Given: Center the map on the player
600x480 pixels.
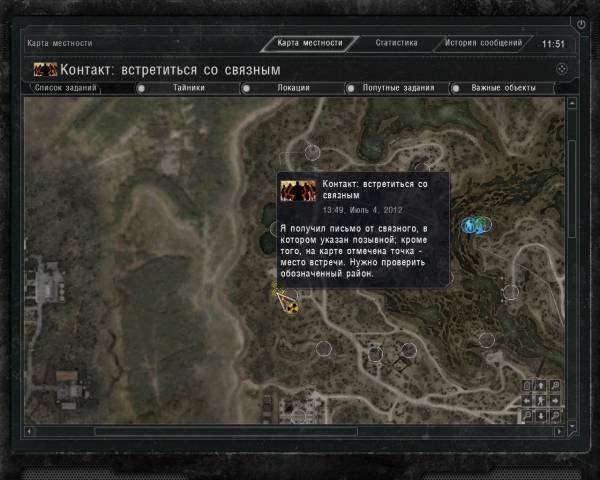Looking at the screenshot, I should [x=540, y=400].
